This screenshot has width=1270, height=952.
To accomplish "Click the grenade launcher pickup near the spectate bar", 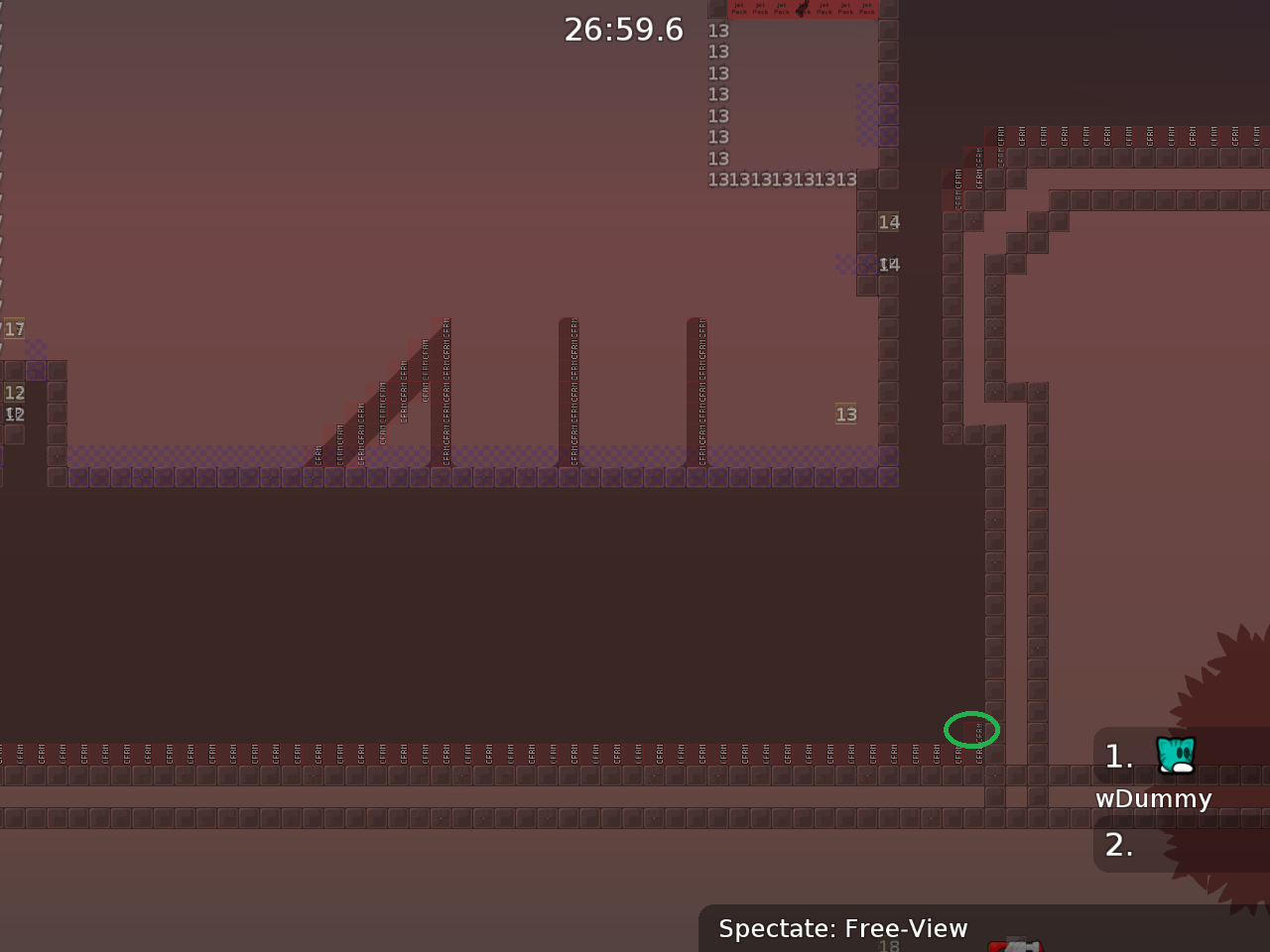I will tap(1017, 945).
